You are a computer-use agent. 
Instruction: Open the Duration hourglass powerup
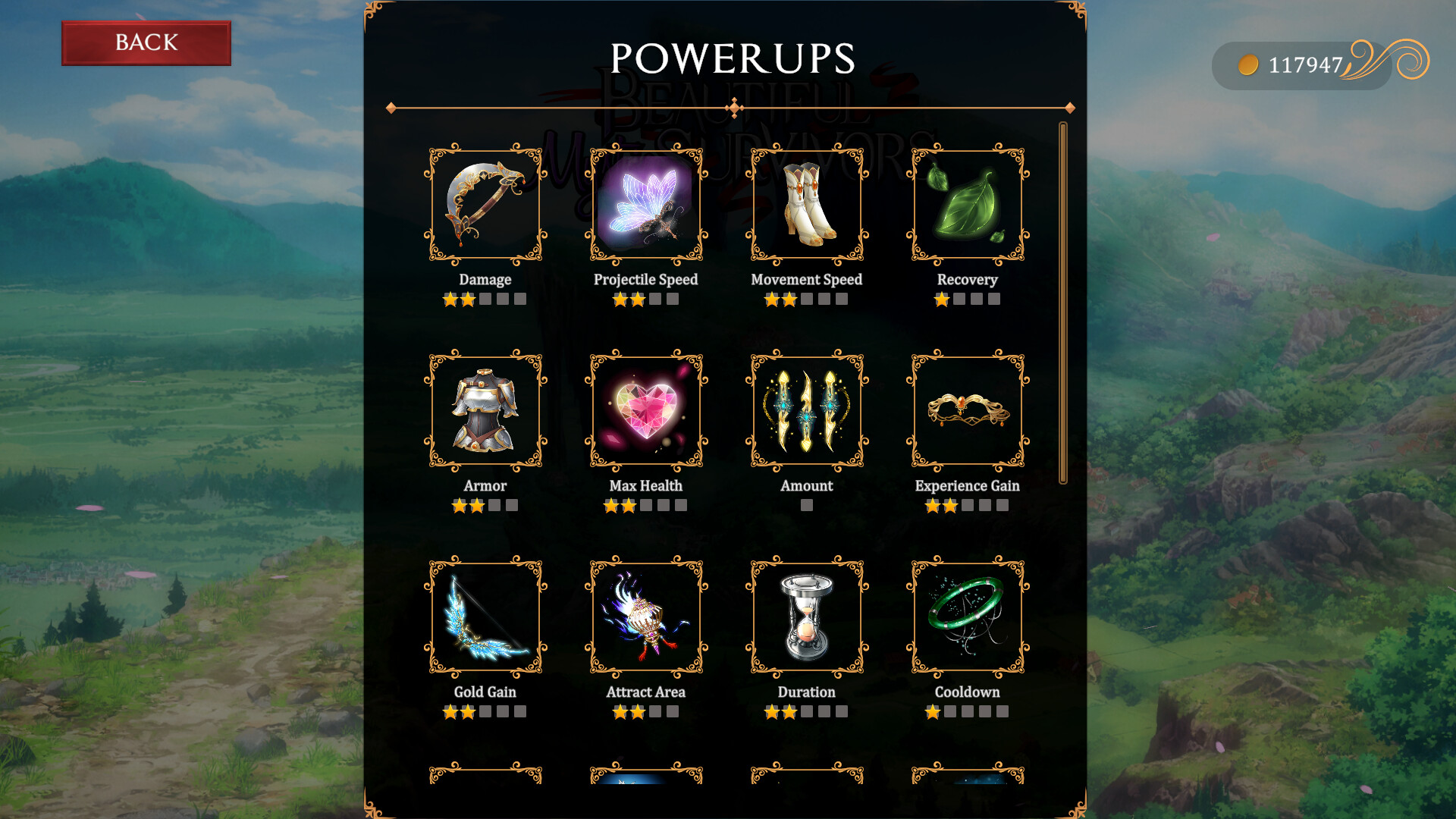[806, 618]
